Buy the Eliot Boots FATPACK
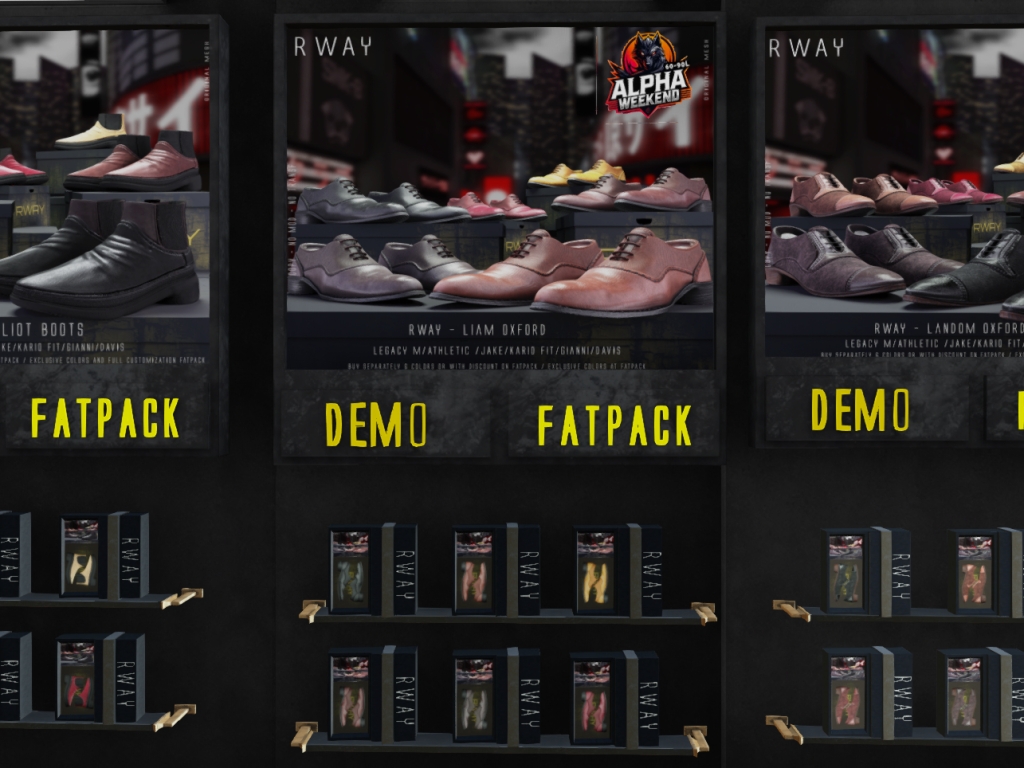1024x768 pixels. pos(105,418)
